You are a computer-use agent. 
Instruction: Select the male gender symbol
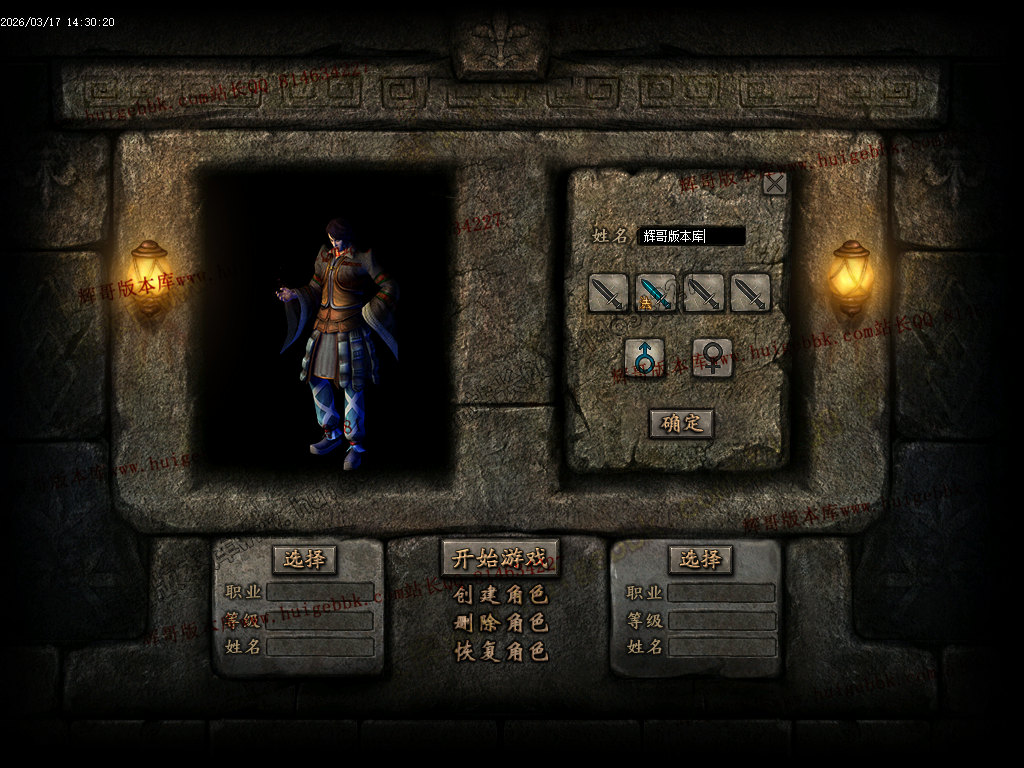[644, 357]
